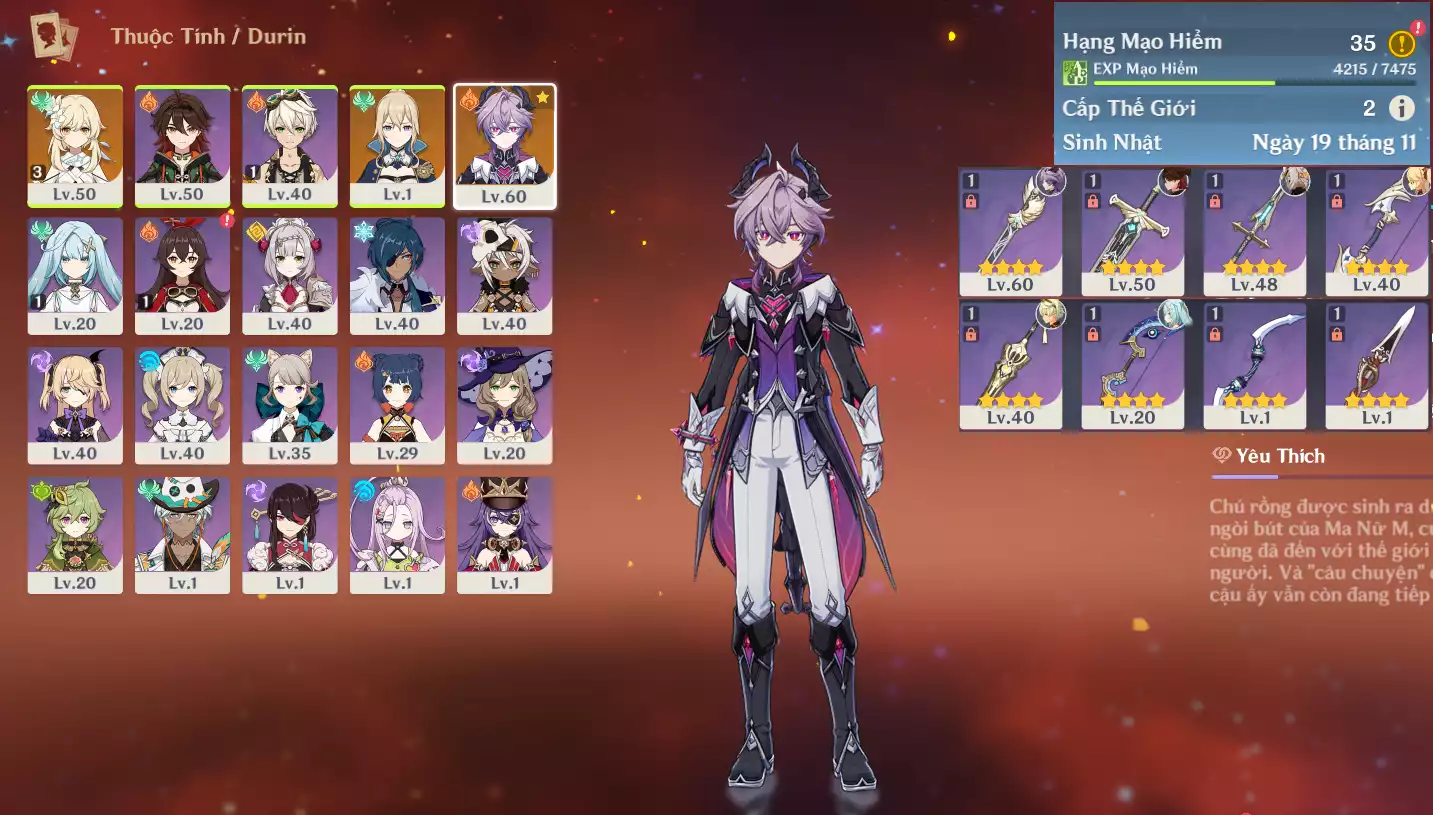The width and height of the screenshot is (1433, 815).
Task: Choose the Jean card at Lv.1
Action: click(397, 146)
